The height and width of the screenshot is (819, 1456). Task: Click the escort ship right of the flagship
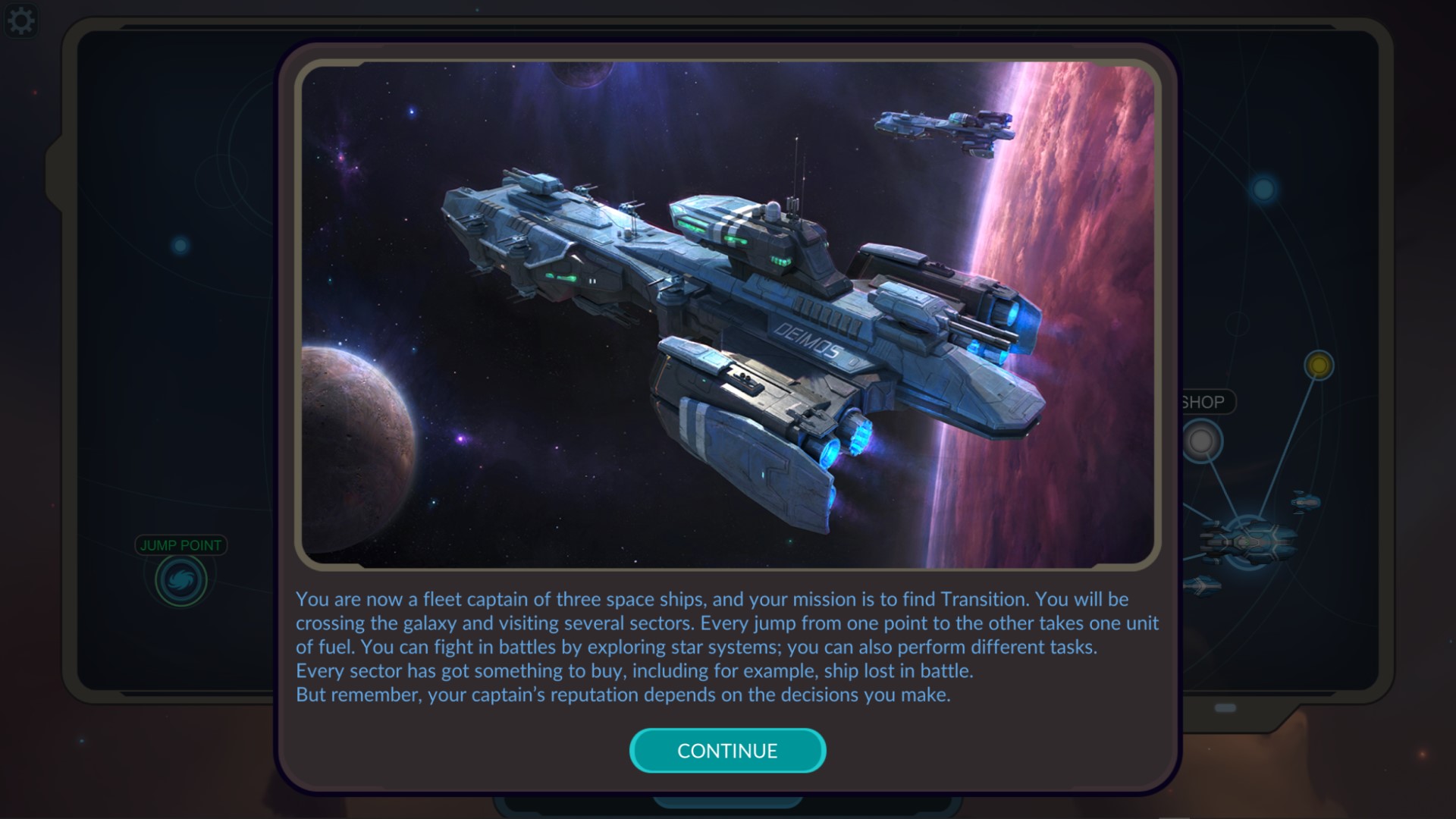click(1306, 501)
